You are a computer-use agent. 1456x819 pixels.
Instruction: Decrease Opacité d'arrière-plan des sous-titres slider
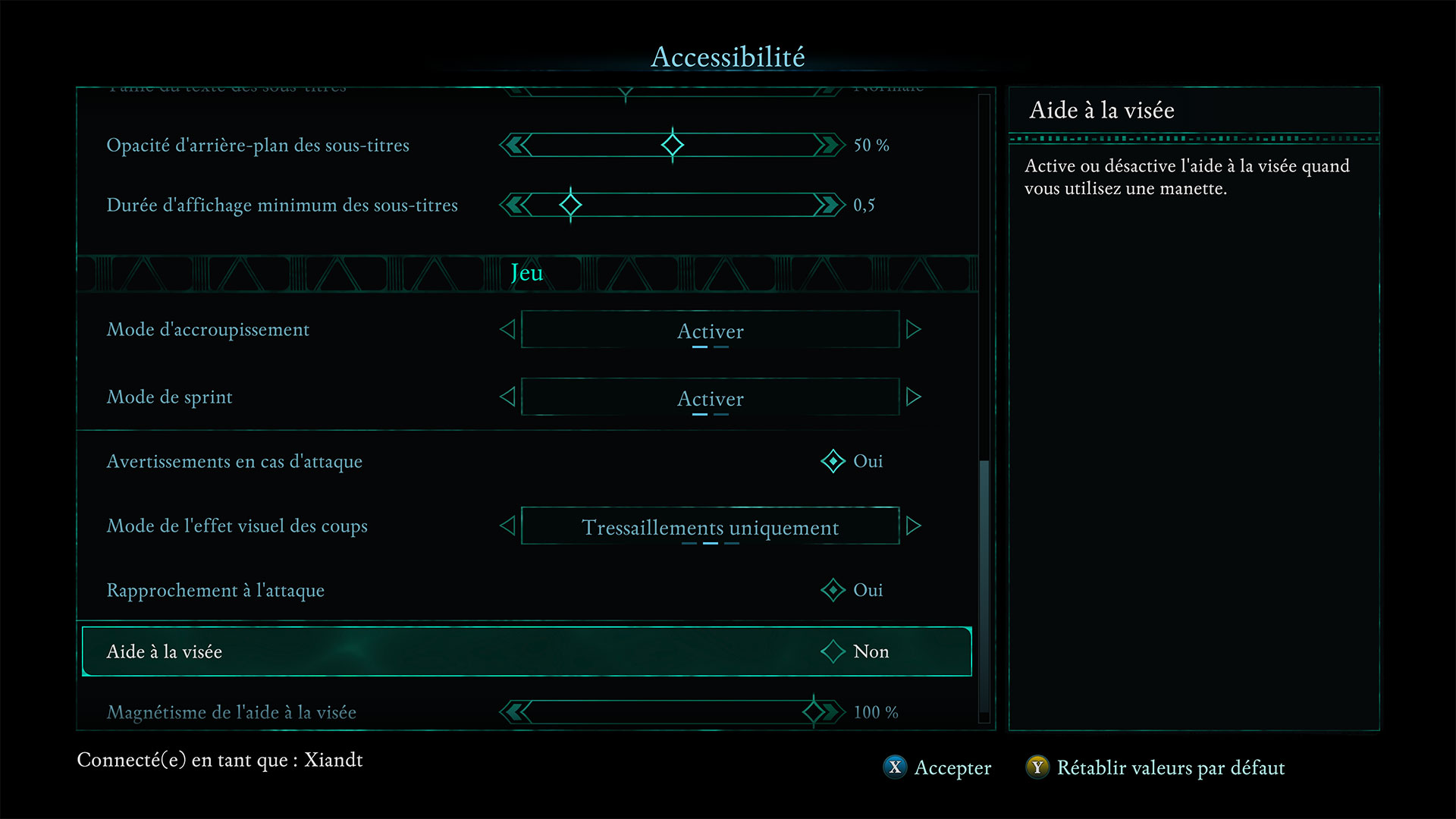tap(516, 145)
